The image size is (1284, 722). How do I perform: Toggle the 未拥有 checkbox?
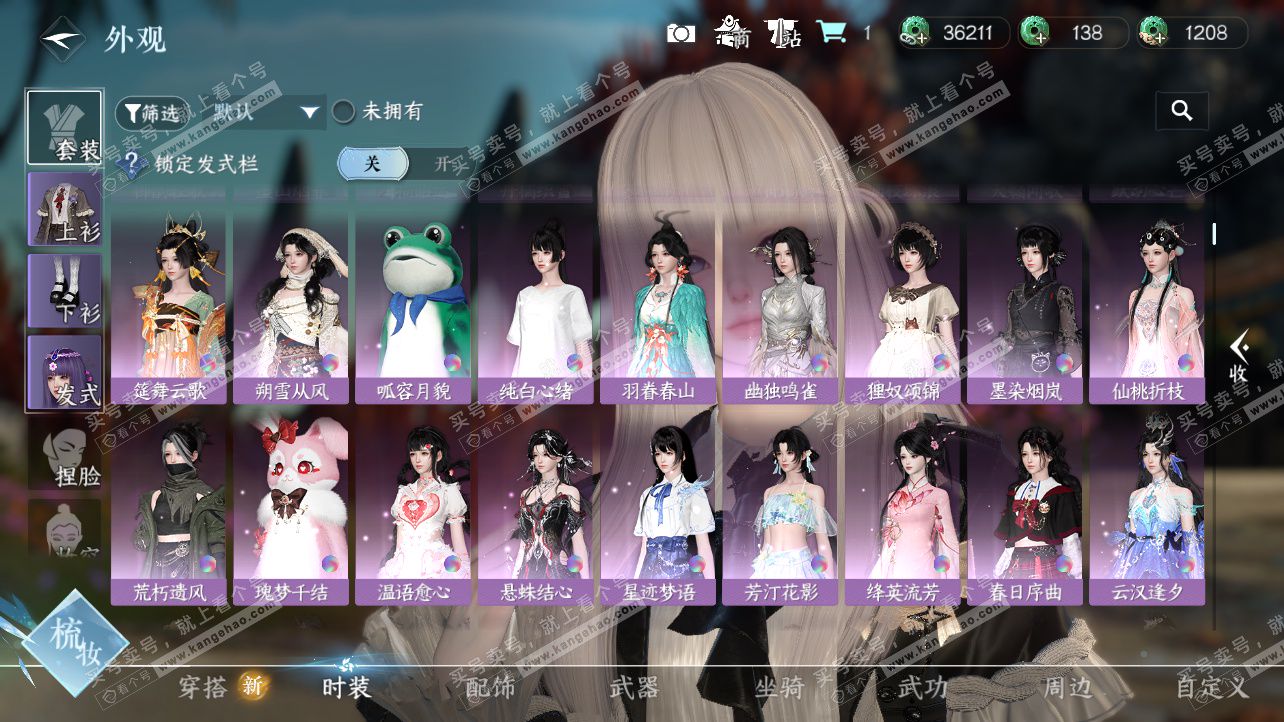(x=344, y=112)
